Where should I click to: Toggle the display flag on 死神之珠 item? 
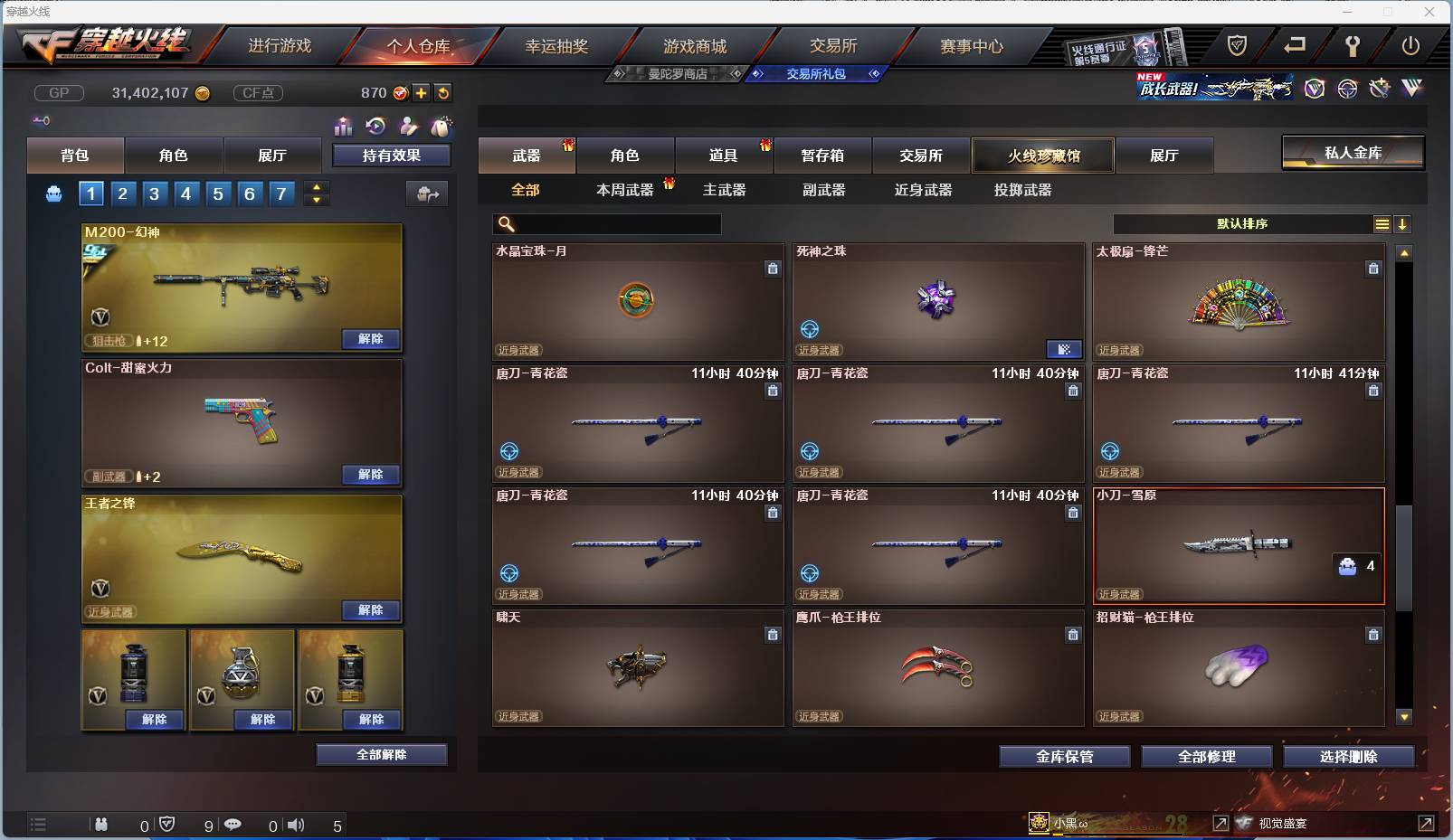tap(1066, 349)
